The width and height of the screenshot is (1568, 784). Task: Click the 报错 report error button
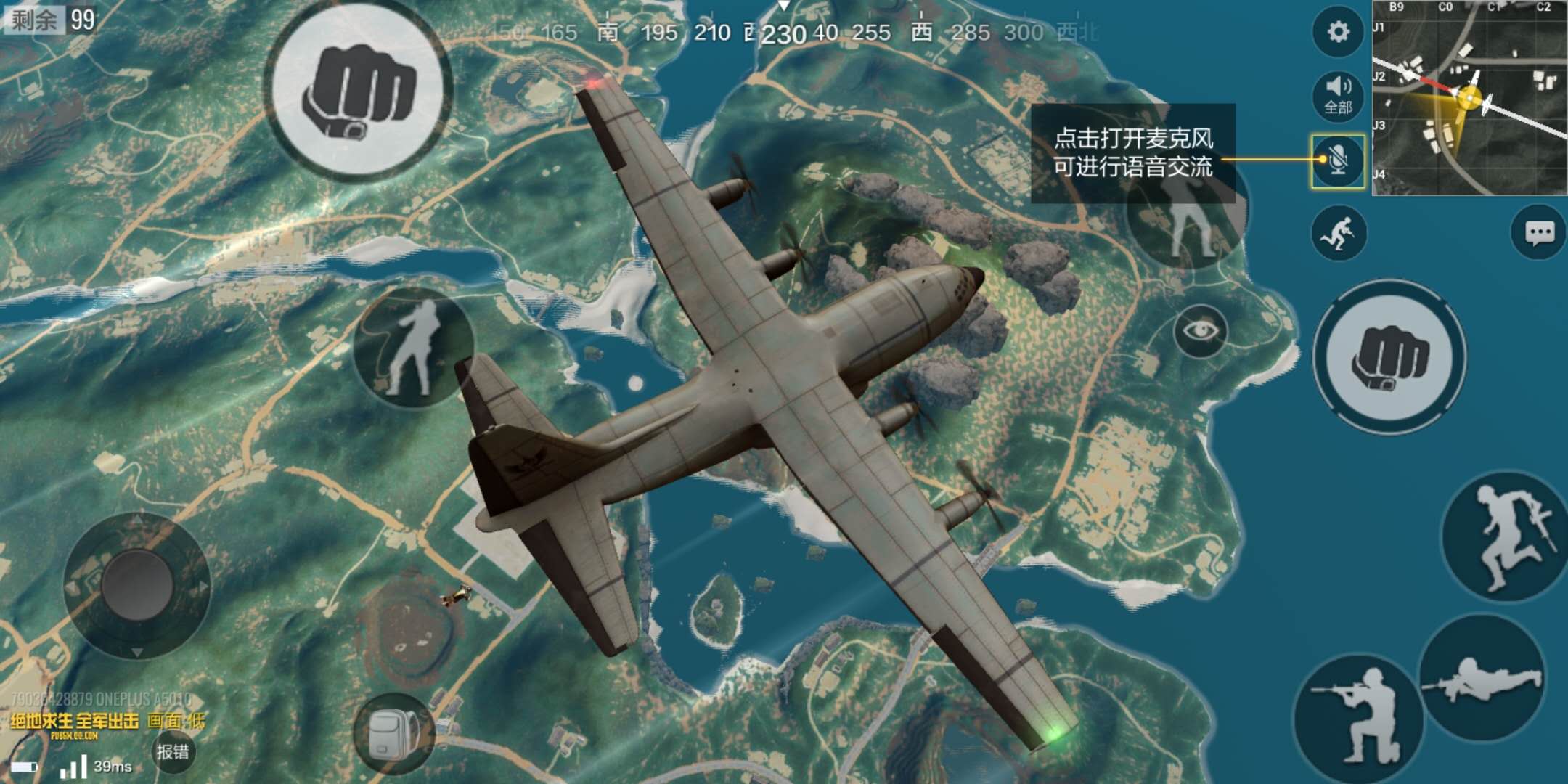click(173, 752)
